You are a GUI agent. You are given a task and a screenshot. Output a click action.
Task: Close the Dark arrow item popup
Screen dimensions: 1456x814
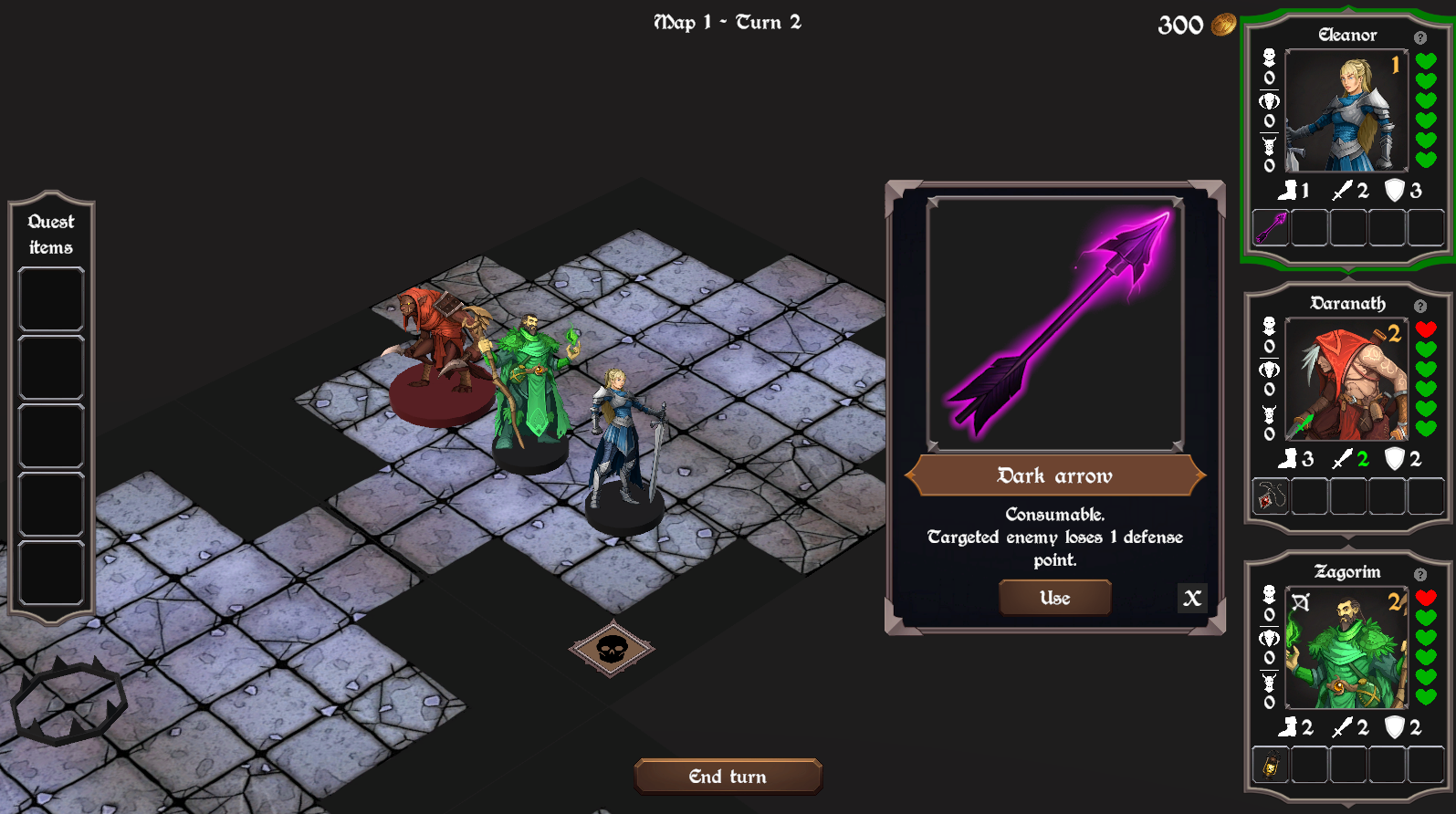point(1192,598)
